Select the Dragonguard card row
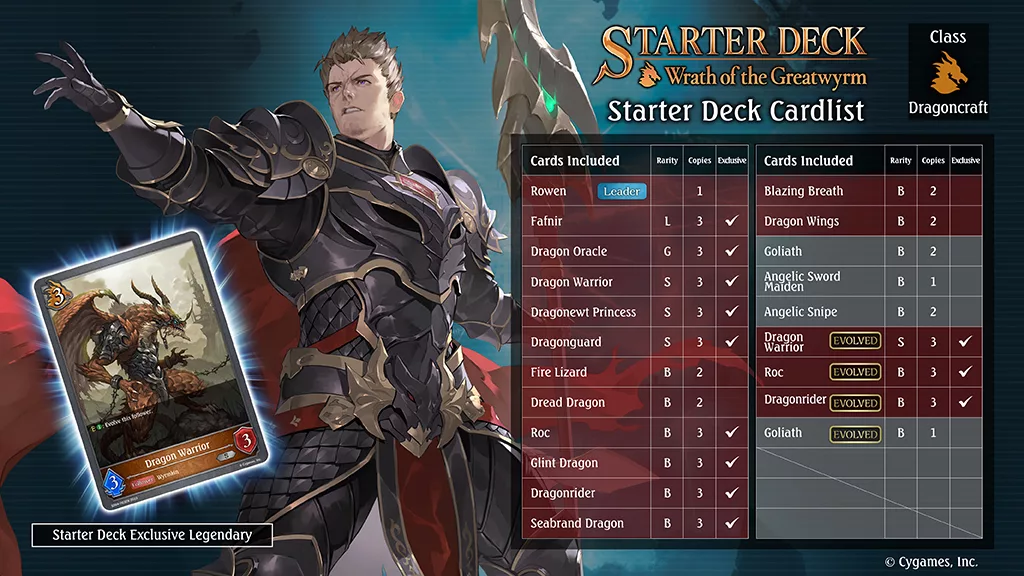The image size is (1024, 576). (x=634, y=342)
